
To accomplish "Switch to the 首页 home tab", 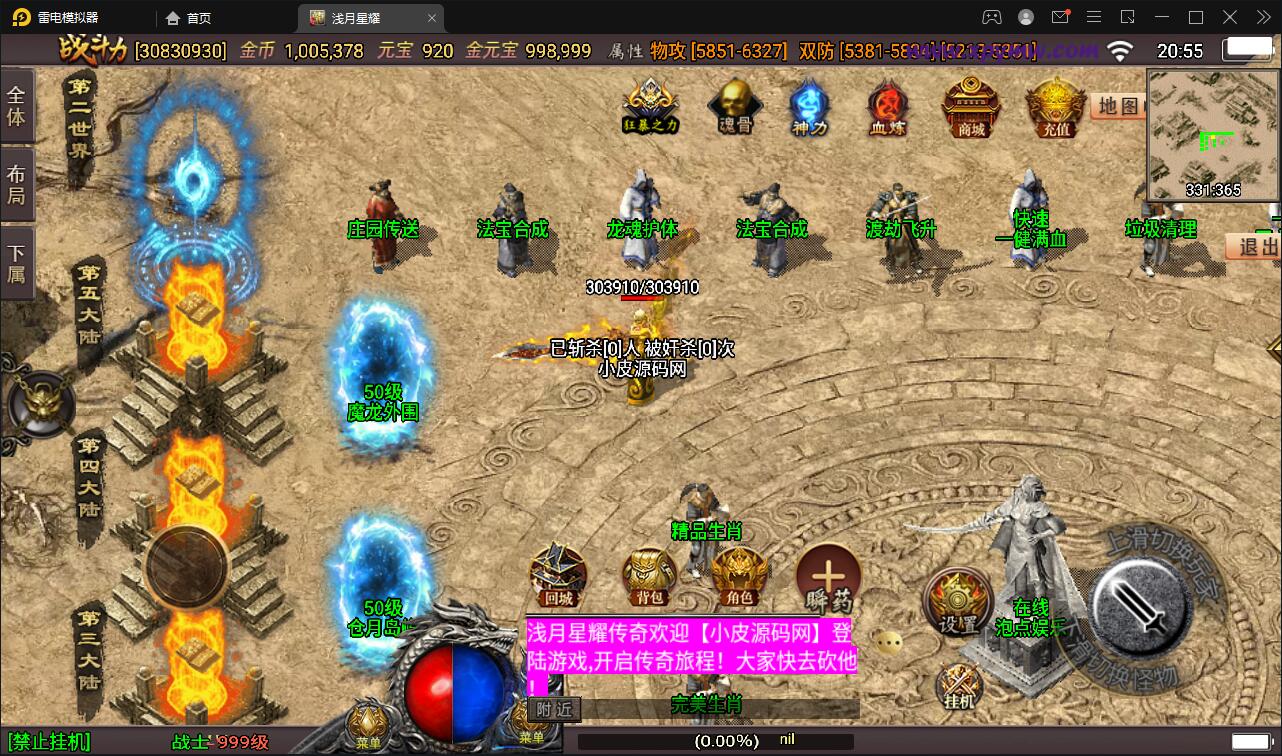I will (189, 18).
